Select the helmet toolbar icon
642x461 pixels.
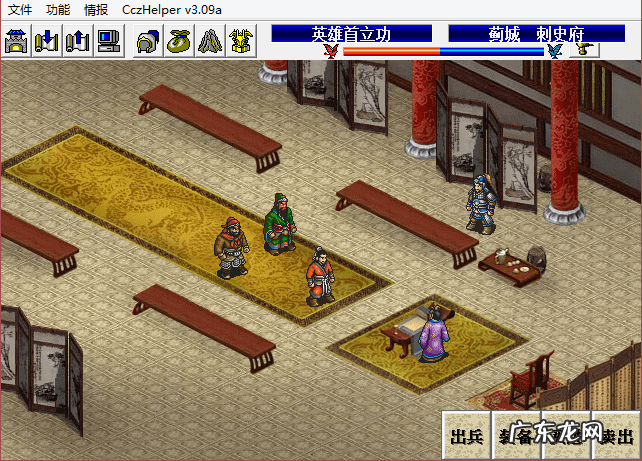coord(148,41)
